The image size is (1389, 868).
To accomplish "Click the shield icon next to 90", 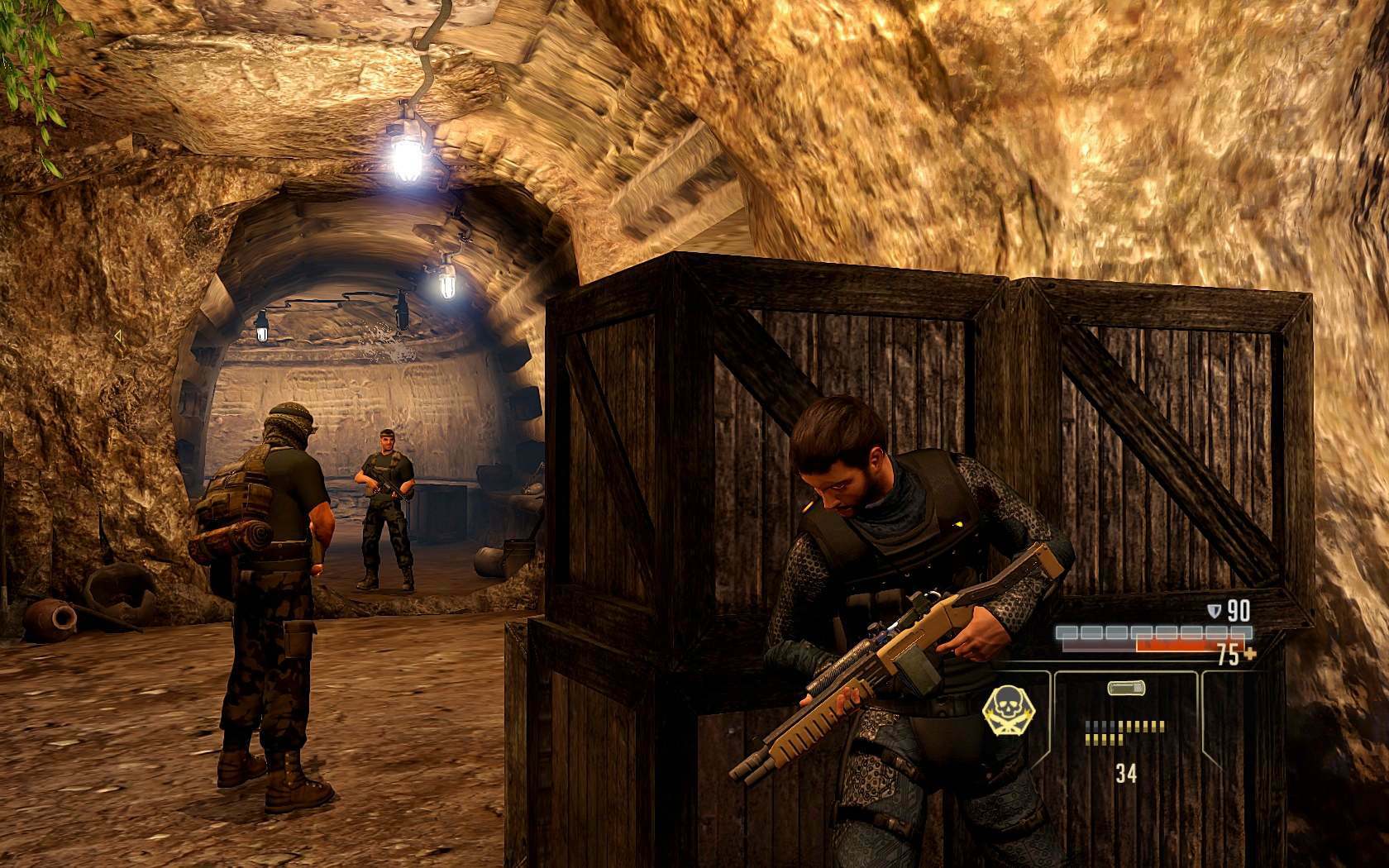I will pos(1214,612).
